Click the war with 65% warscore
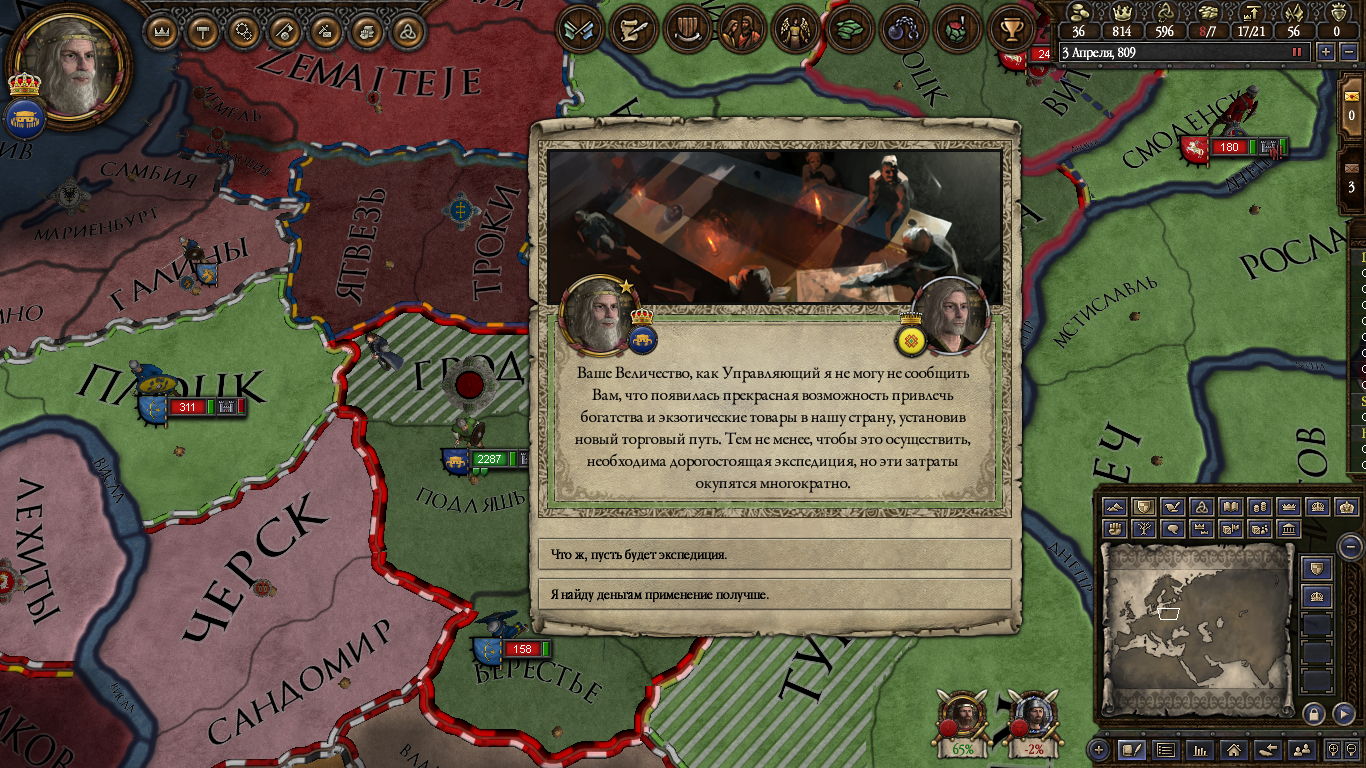1366x768 pixels. point(963,720)
